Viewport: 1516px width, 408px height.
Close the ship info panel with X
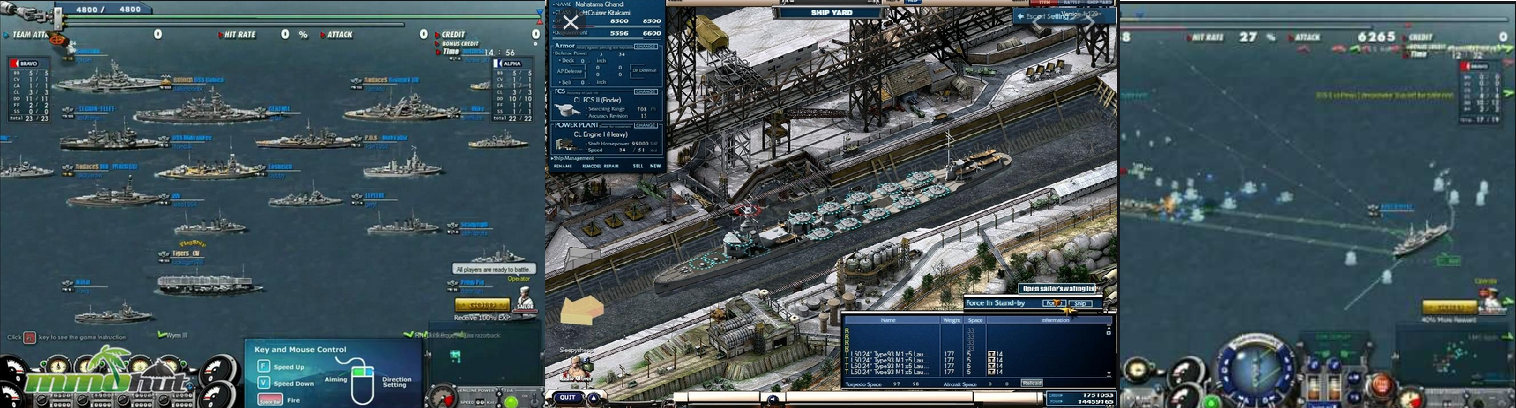coord(571,22)
